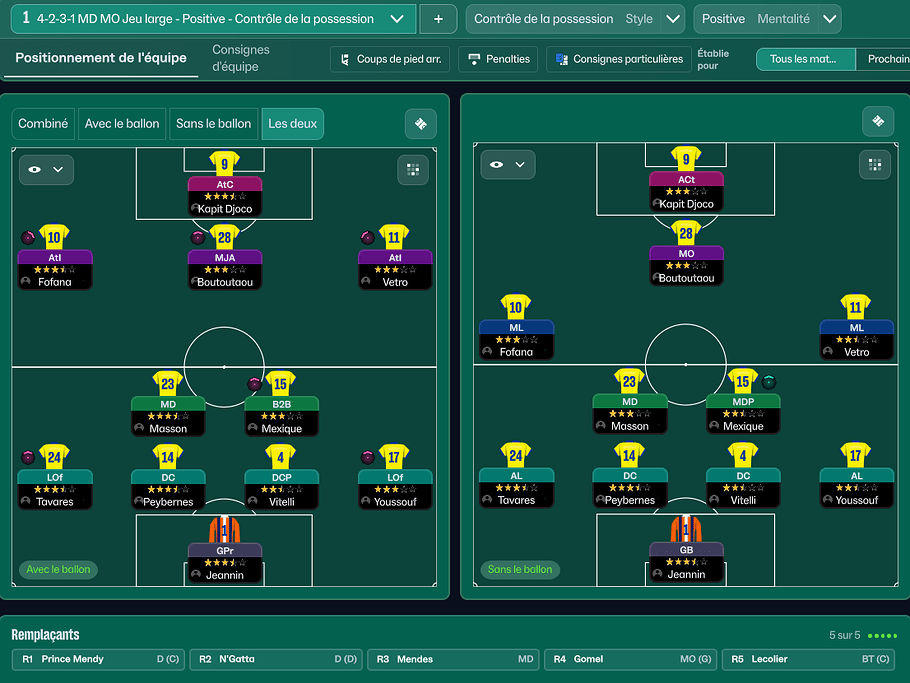The image size is (910, 683).
Task: Open the 4-2-3-1 tactic selector dropdown
Action: tap(397, 19)
